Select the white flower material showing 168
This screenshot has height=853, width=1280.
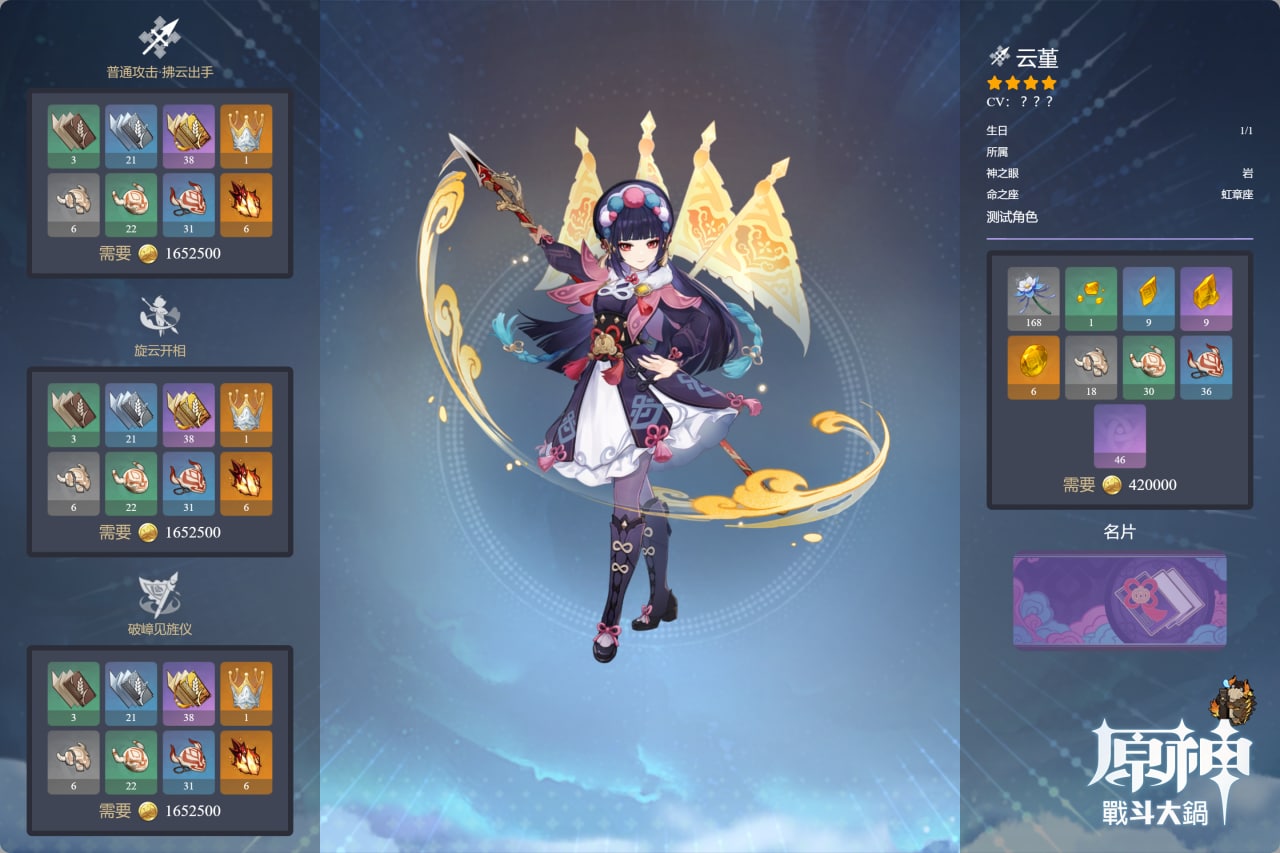[1033, 298]
